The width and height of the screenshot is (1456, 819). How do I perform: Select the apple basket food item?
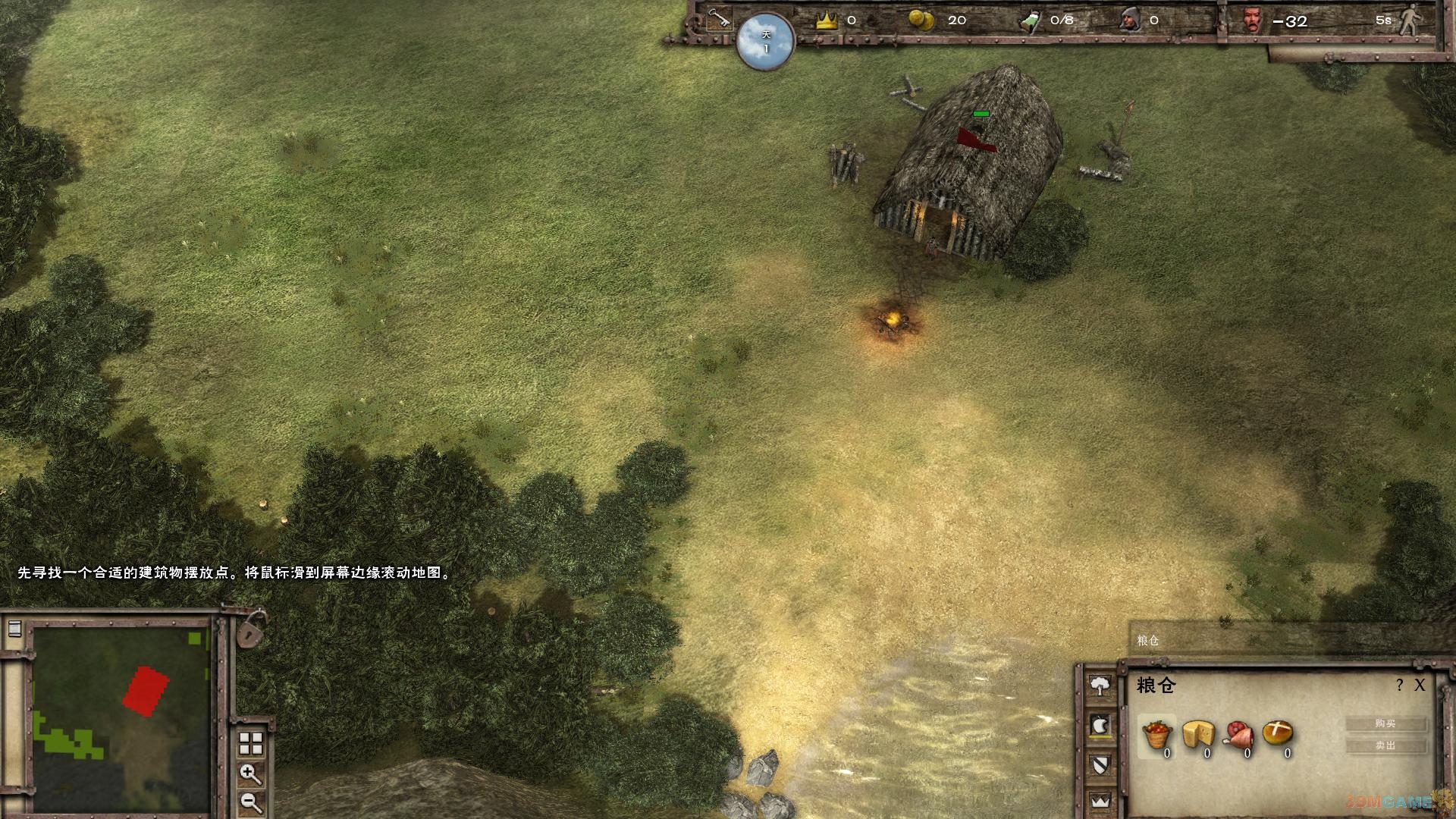pos(1157,735)
